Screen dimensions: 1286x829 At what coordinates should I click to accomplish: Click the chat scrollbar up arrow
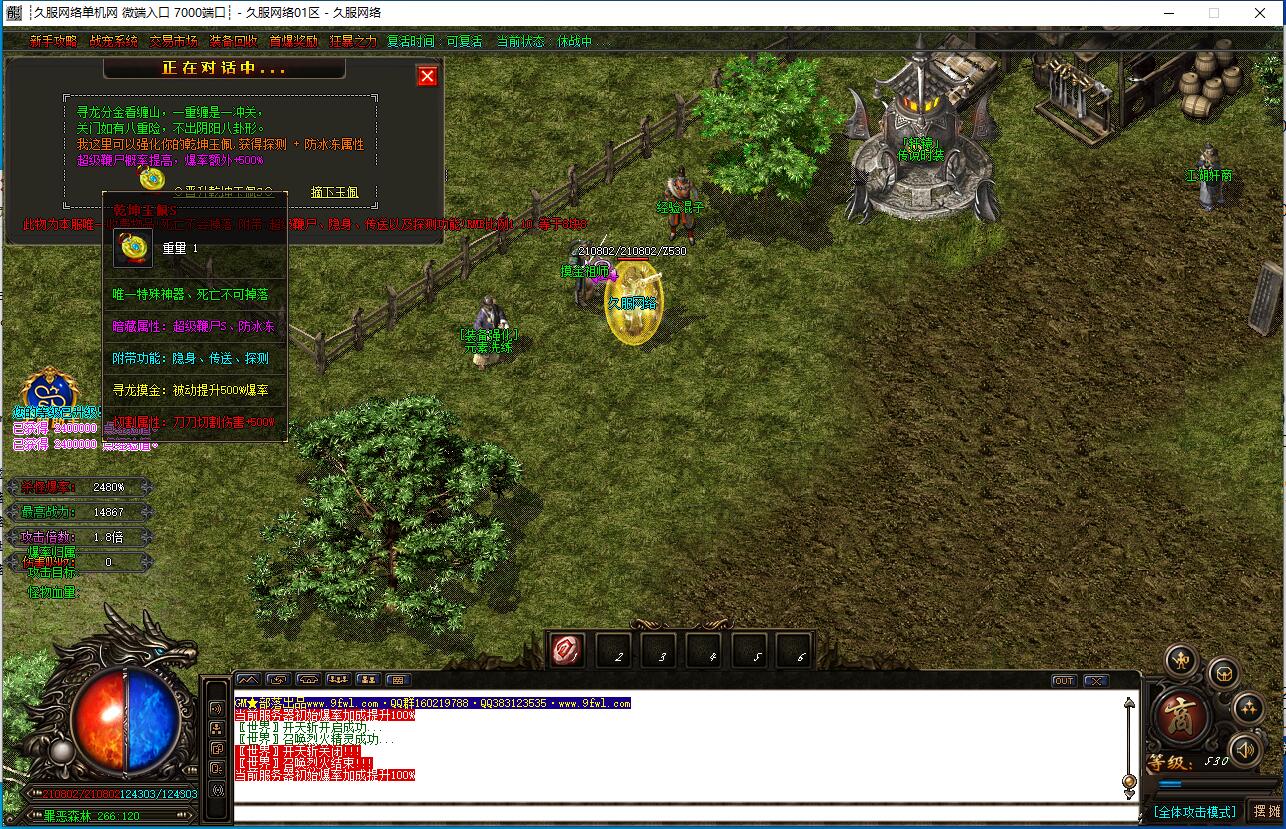[x=1130, y=703]
